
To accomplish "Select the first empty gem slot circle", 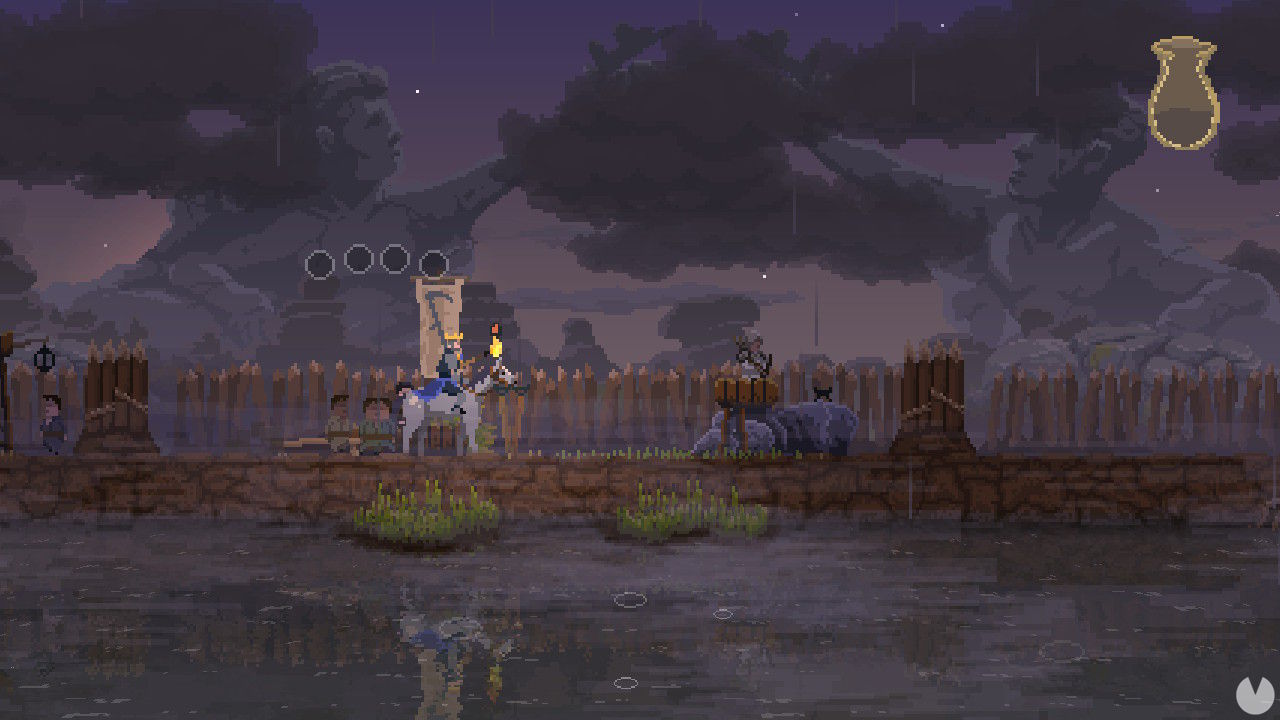I will (320, 265).
